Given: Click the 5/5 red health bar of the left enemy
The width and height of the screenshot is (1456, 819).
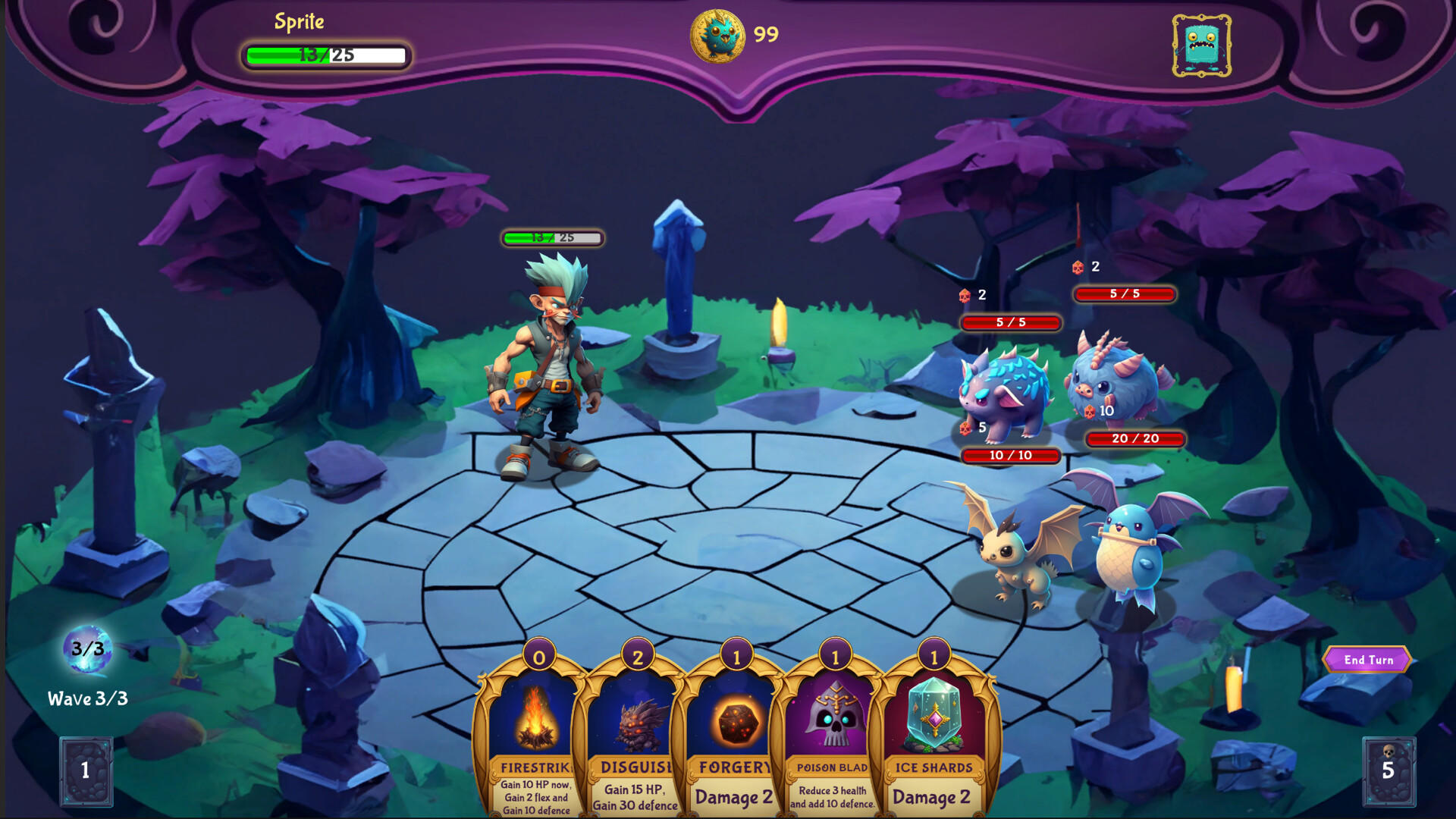Looking at the screenshot, I should 1012,323.
